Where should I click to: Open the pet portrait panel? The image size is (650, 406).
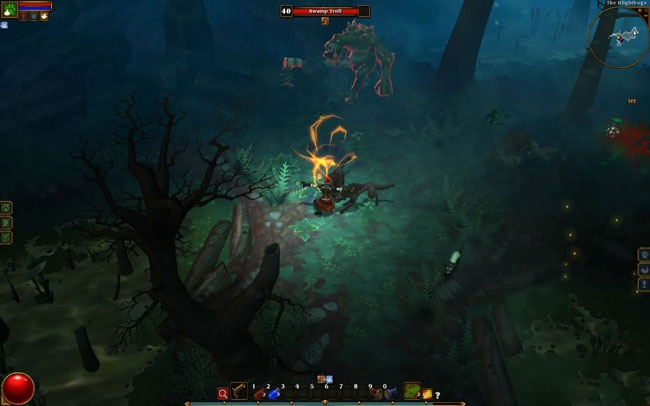pos(9,8)
